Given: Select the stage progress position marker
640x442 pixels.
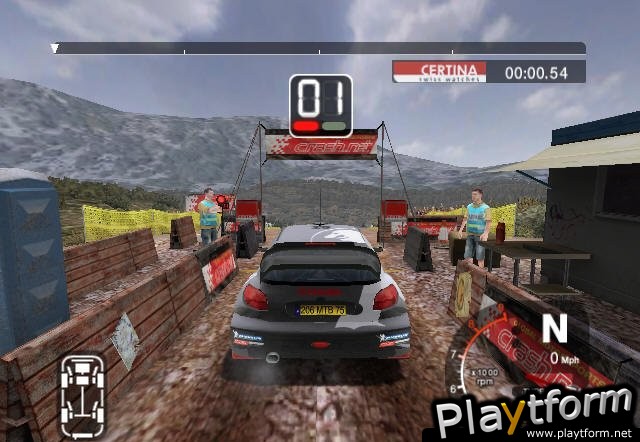Looking at the screenshot, I should click(55, 47).
